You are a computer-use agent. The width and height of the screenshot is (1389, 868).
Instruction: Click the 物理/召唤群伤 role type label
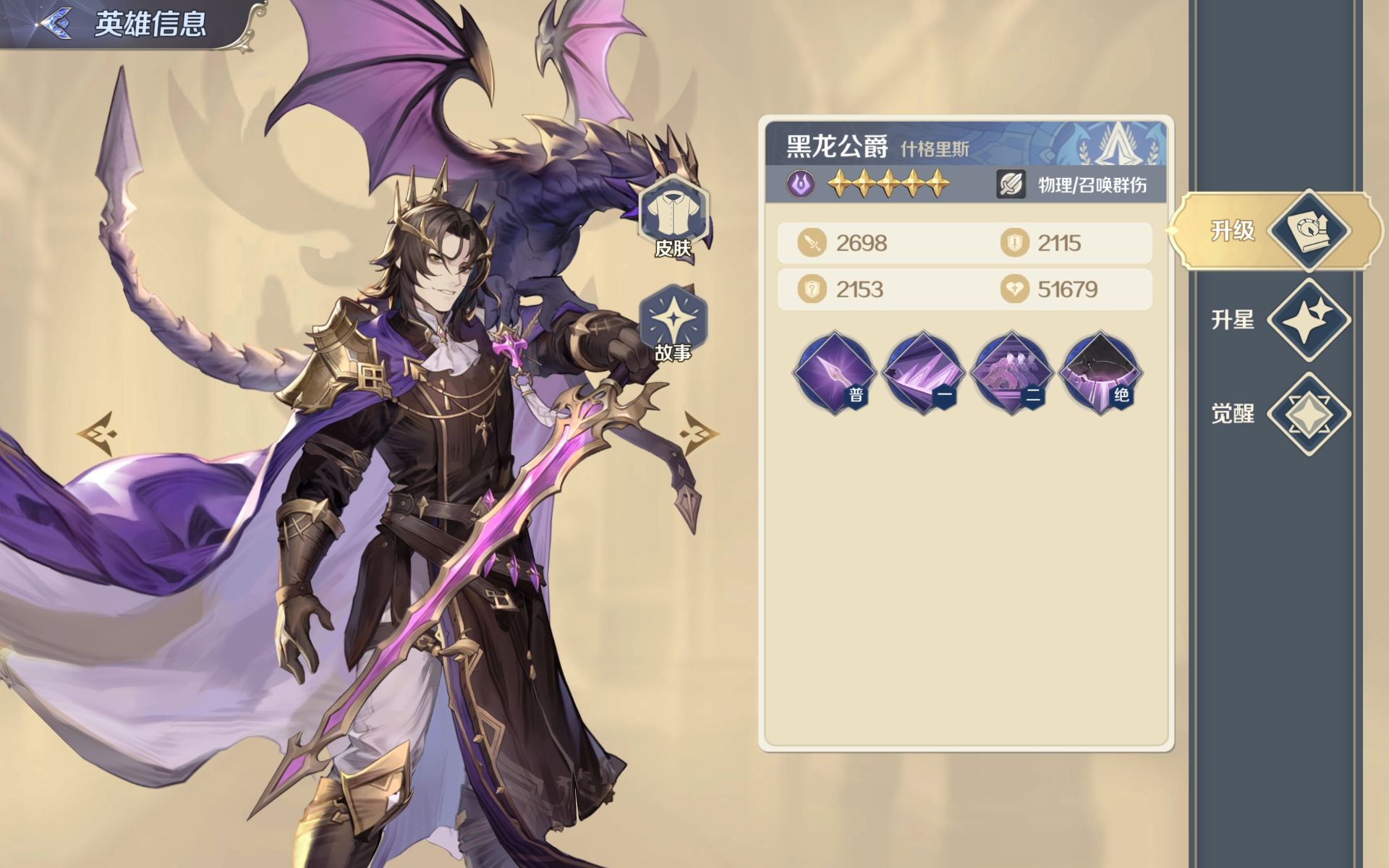click(x=1092, y=185)
